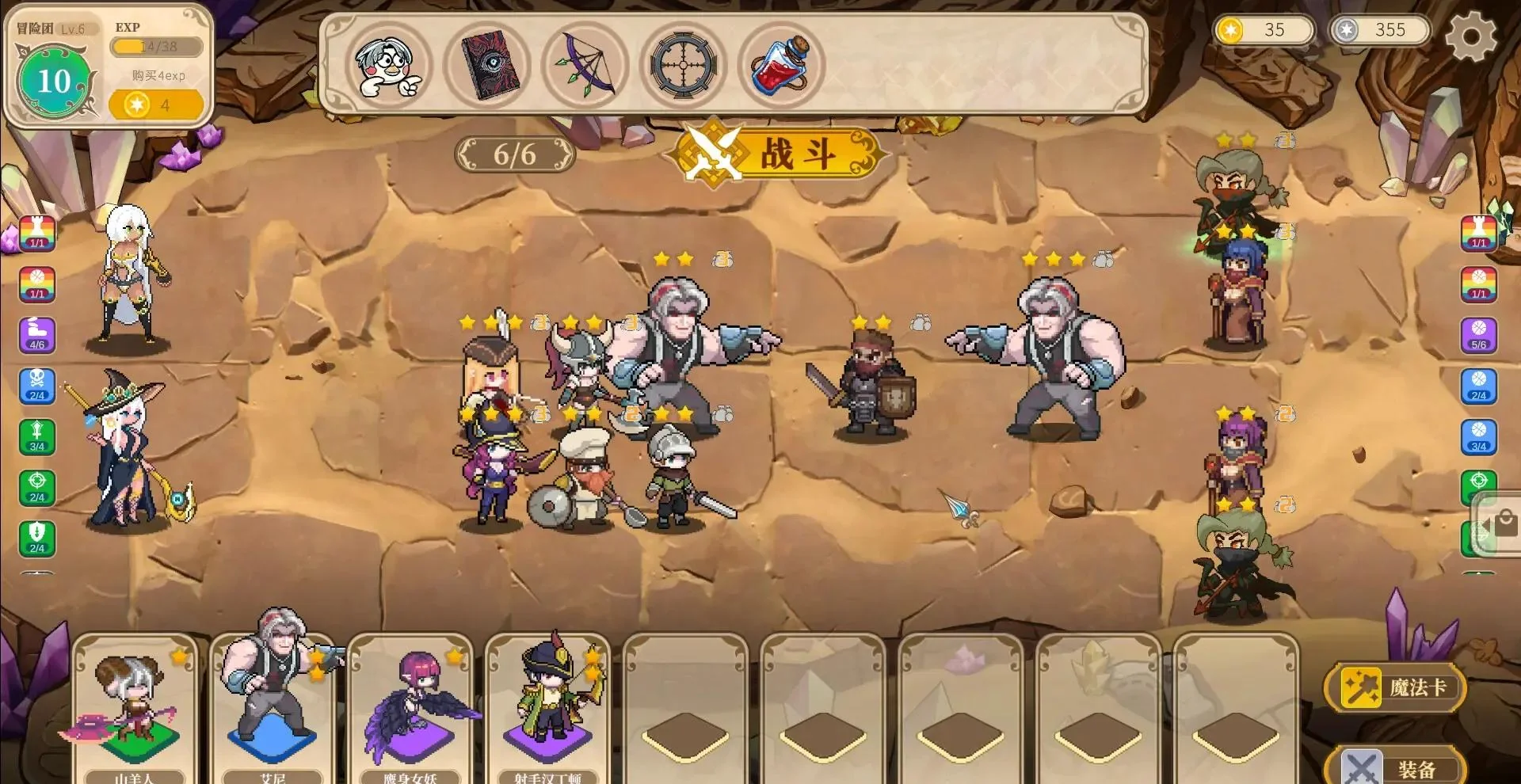This screenshot has height=784, width=1521.
Task: Select the archer card with feathered hat
Action: pyautogui.click(x=547, y=709)
